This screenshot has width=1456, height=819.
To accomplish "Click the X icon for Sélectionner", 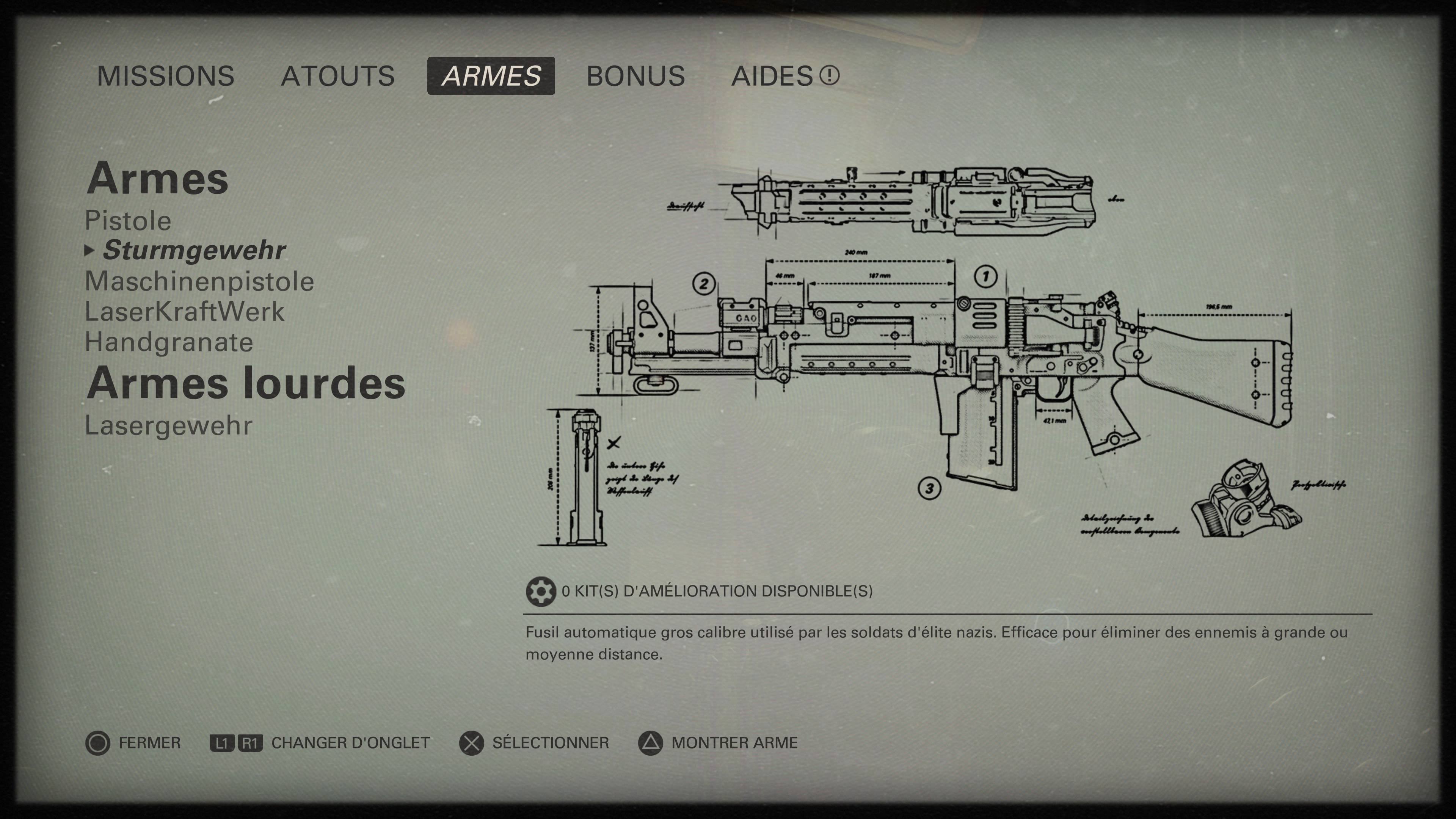I will click(471, 742).
